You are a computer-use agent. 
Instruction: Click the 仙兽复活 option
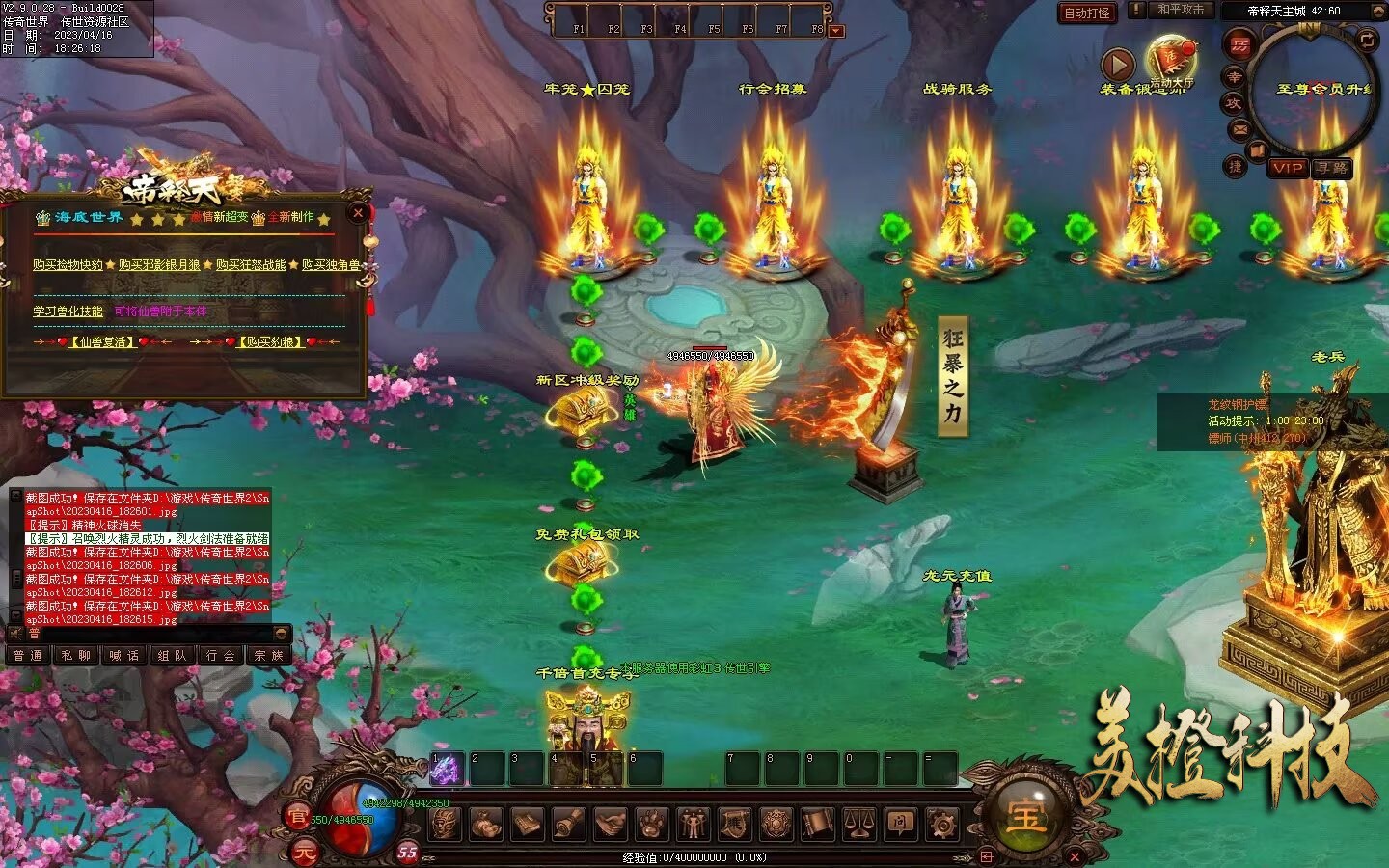pyautogui.click(x=102, y=341)
